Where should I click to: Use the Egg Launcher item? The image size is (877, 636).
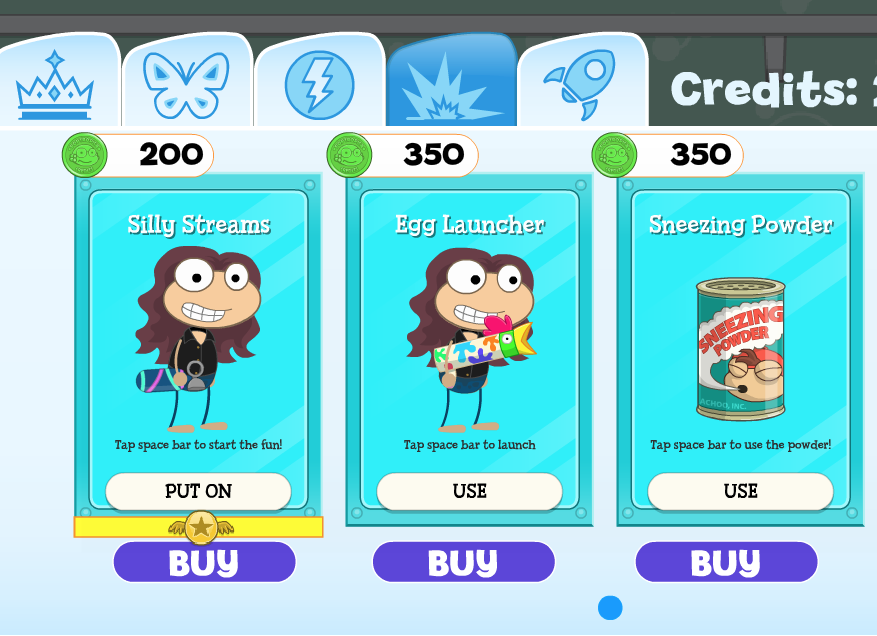[469, 491]
